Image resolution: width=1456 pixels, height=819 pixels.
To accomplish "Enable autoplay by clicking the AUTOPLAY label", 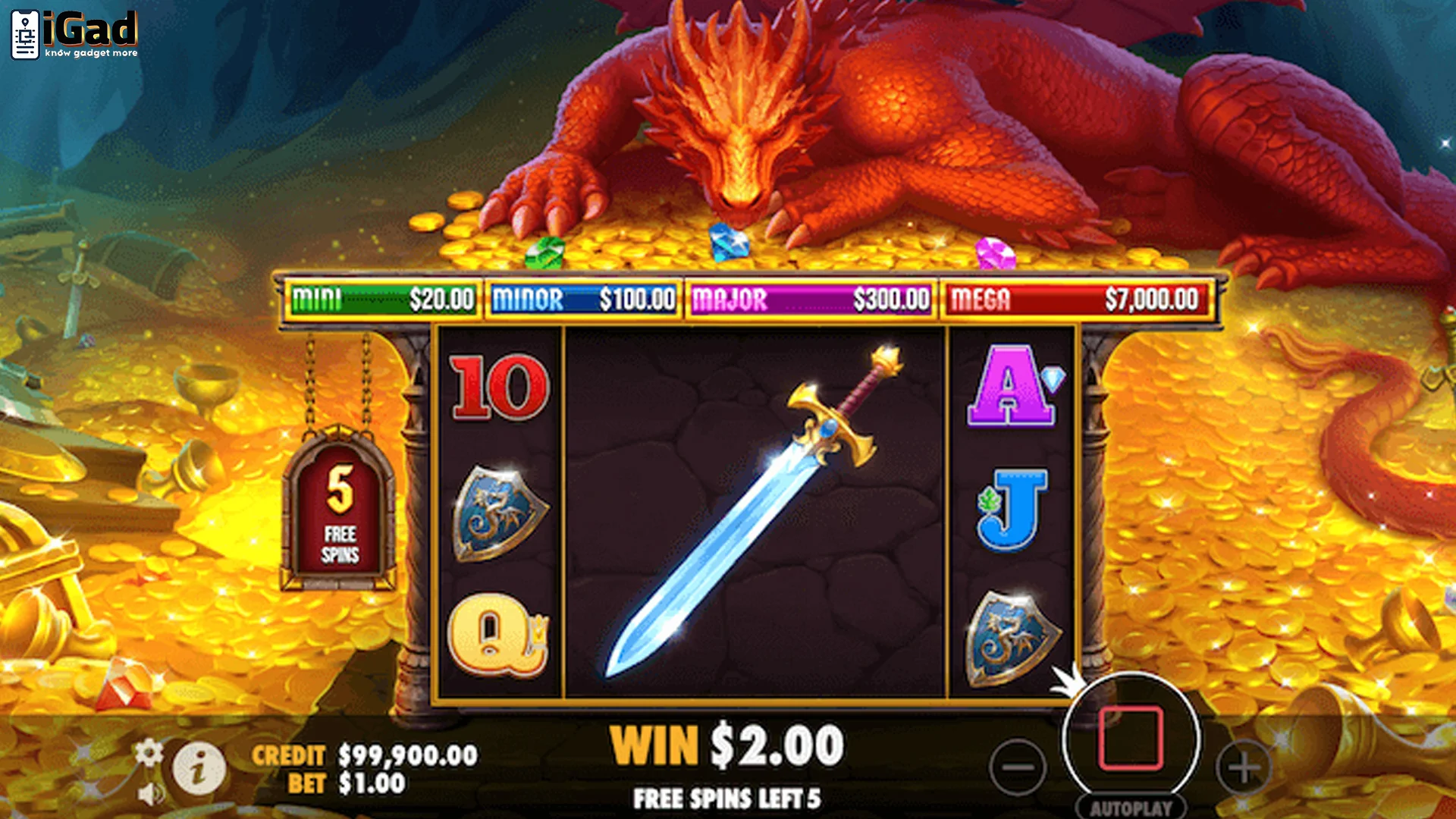I will point(1133,807).
